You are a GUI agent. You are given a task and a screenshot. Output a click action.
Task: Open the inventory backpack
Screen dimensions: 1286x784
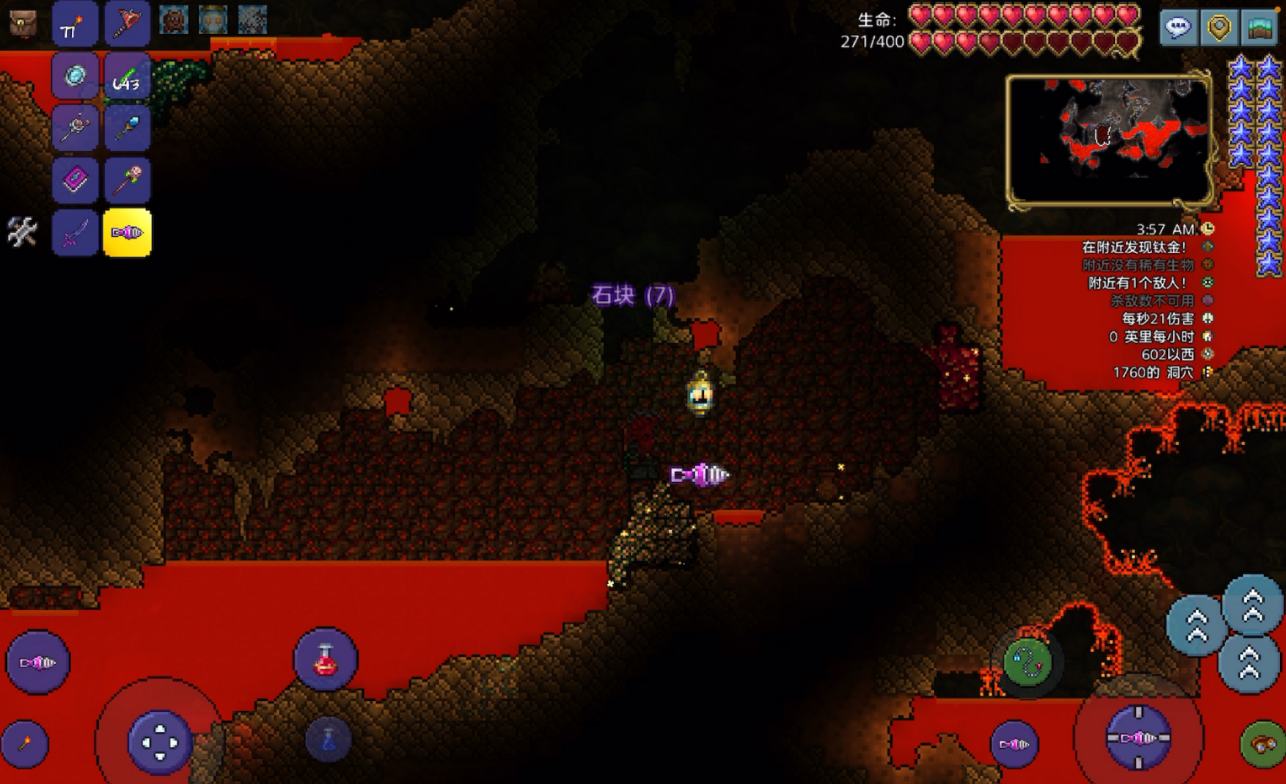[x=23, y=24]
